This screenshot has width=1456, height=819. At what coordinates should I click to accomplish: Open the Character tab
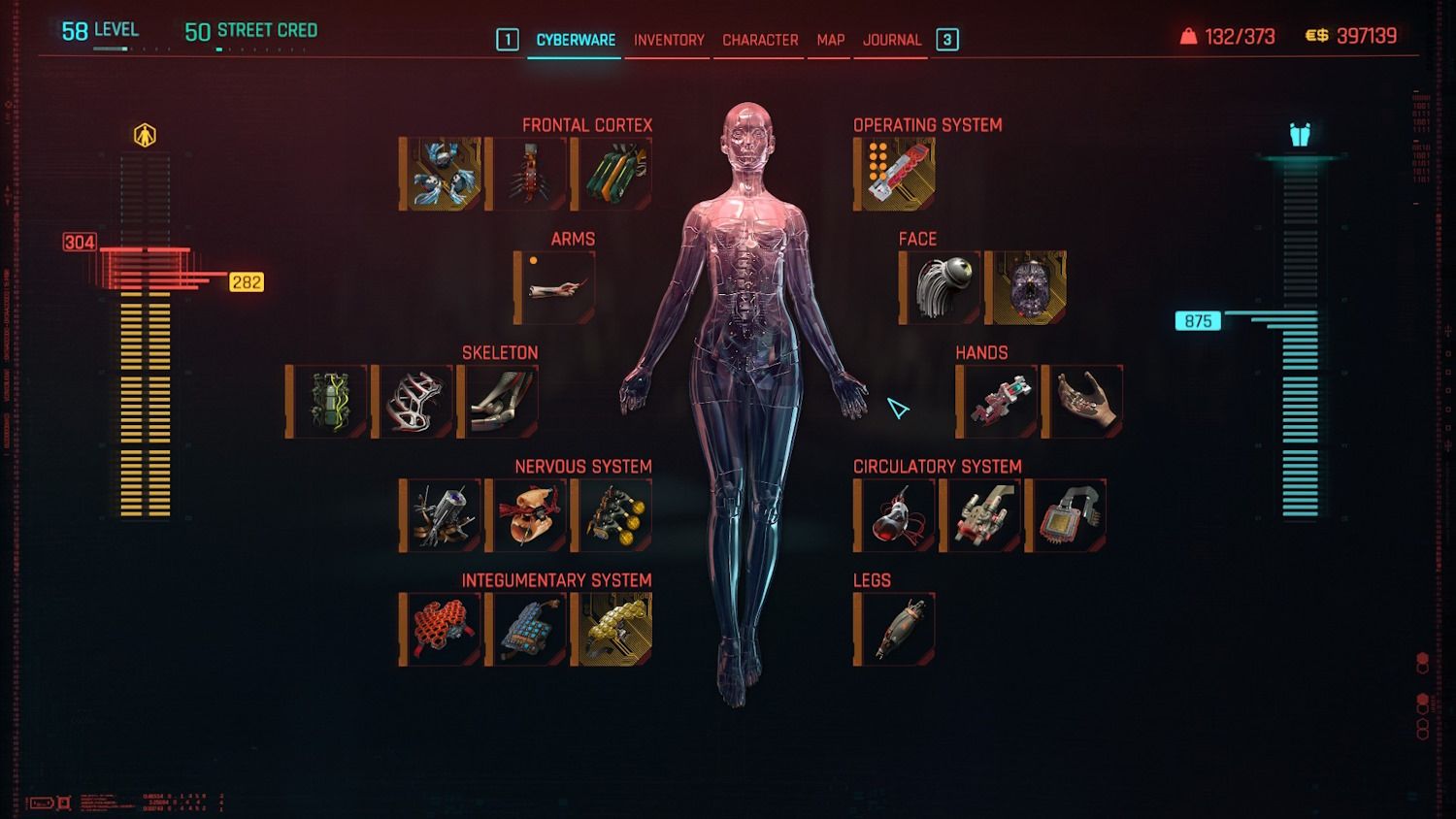pos(760,40)
